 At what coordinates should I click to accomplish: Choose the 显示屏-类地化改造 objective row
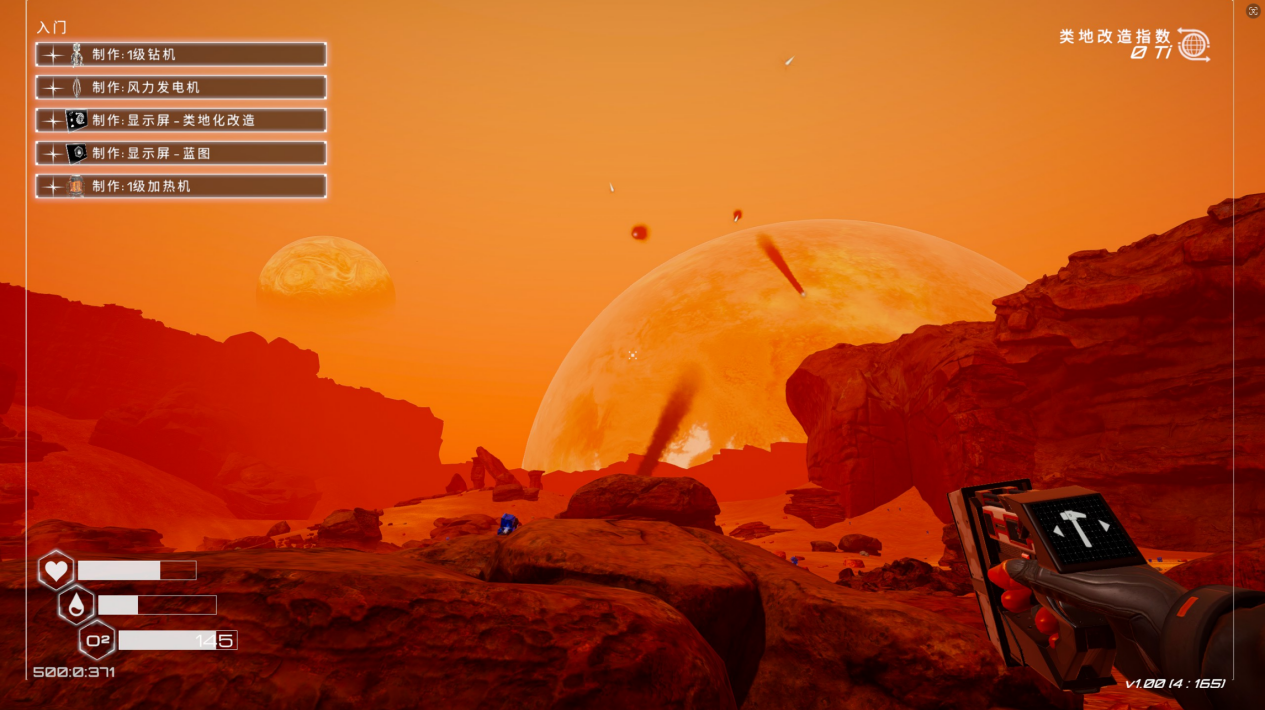(181, 120)
